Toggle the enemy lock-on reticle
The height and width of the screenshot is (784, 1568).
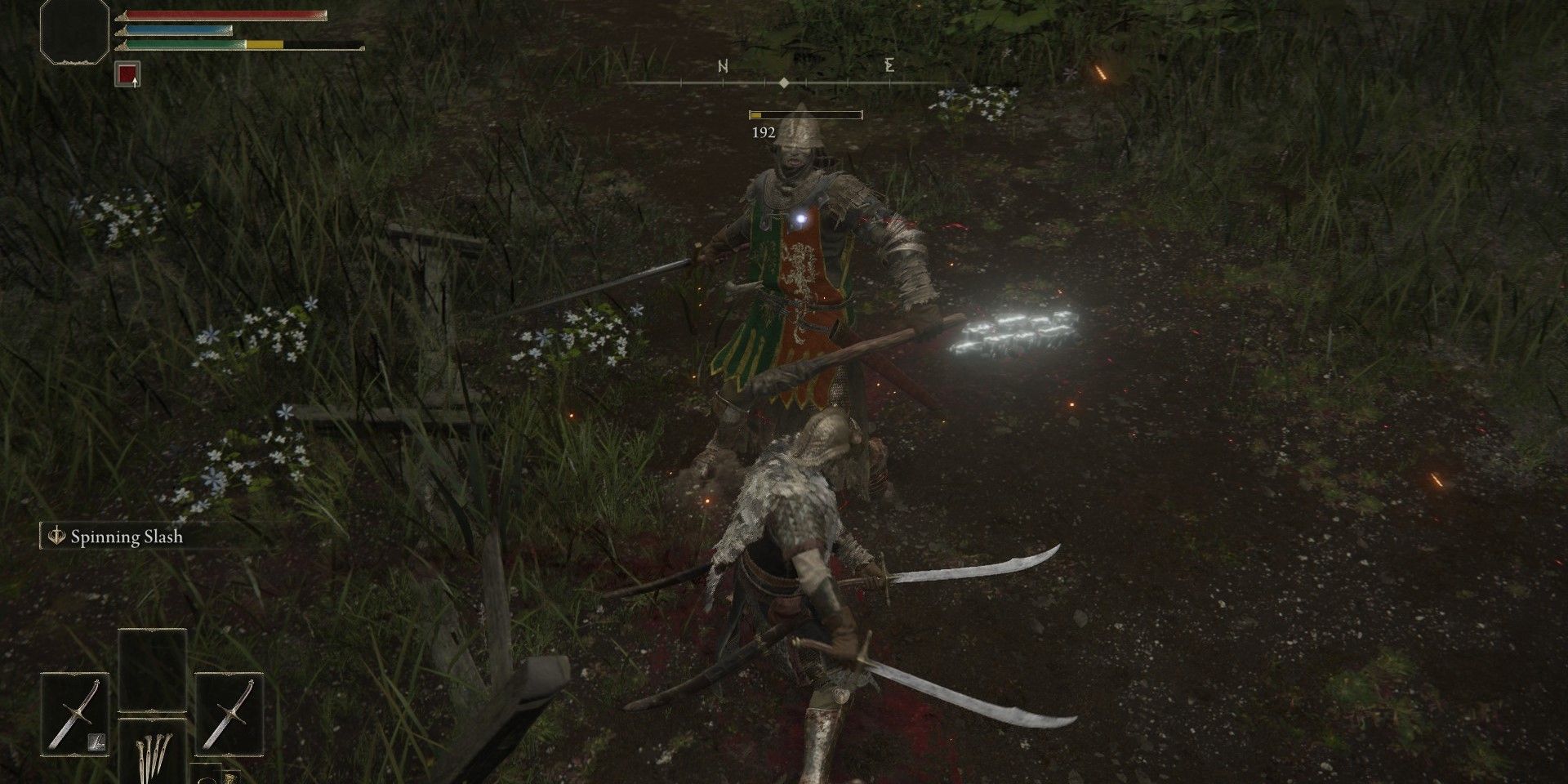(x=803, y=217)
